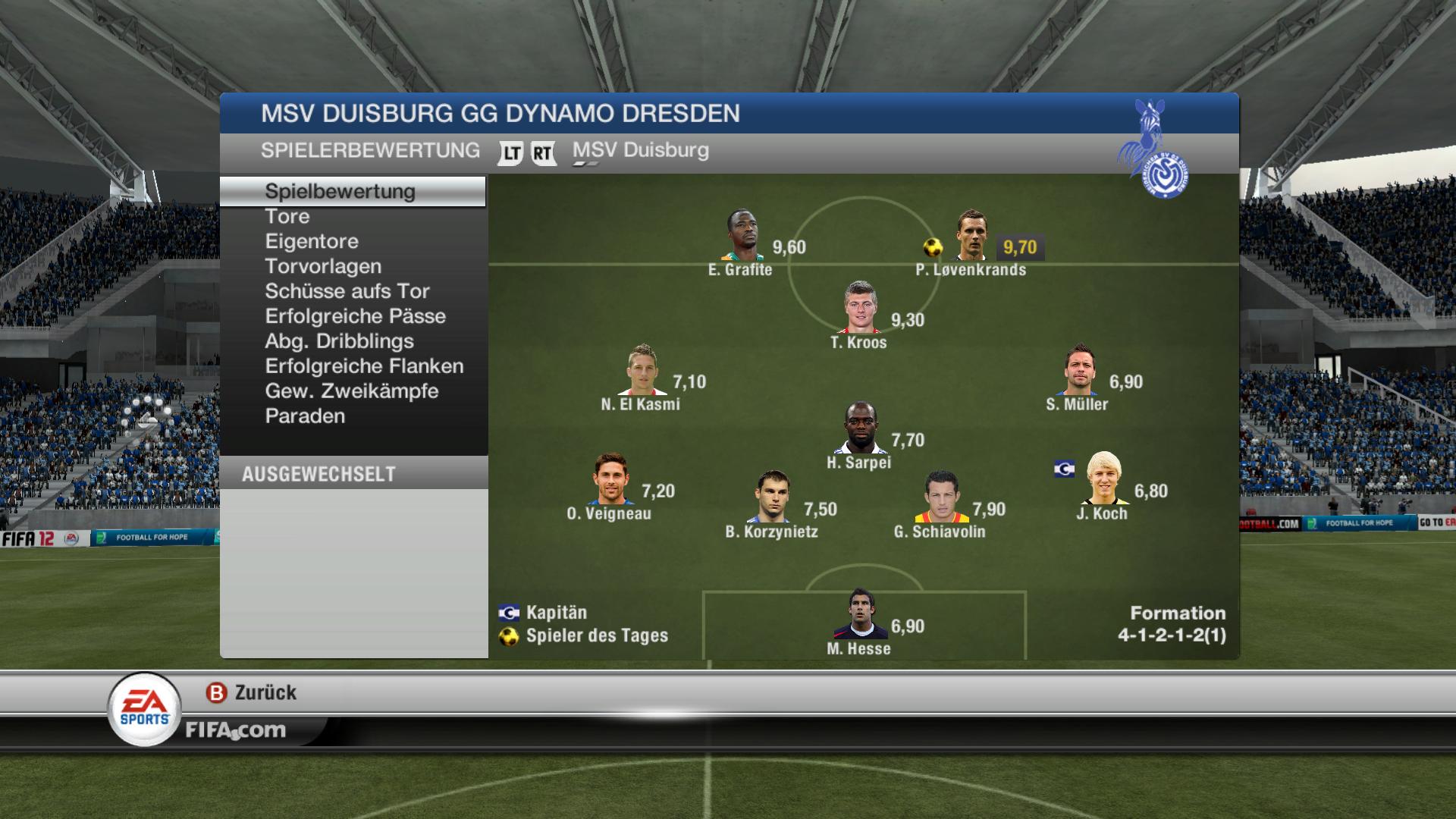The height and width of the screenshot is (819, 1456).
Task: Select Schüsse aufs Tor
Action: 347,292
